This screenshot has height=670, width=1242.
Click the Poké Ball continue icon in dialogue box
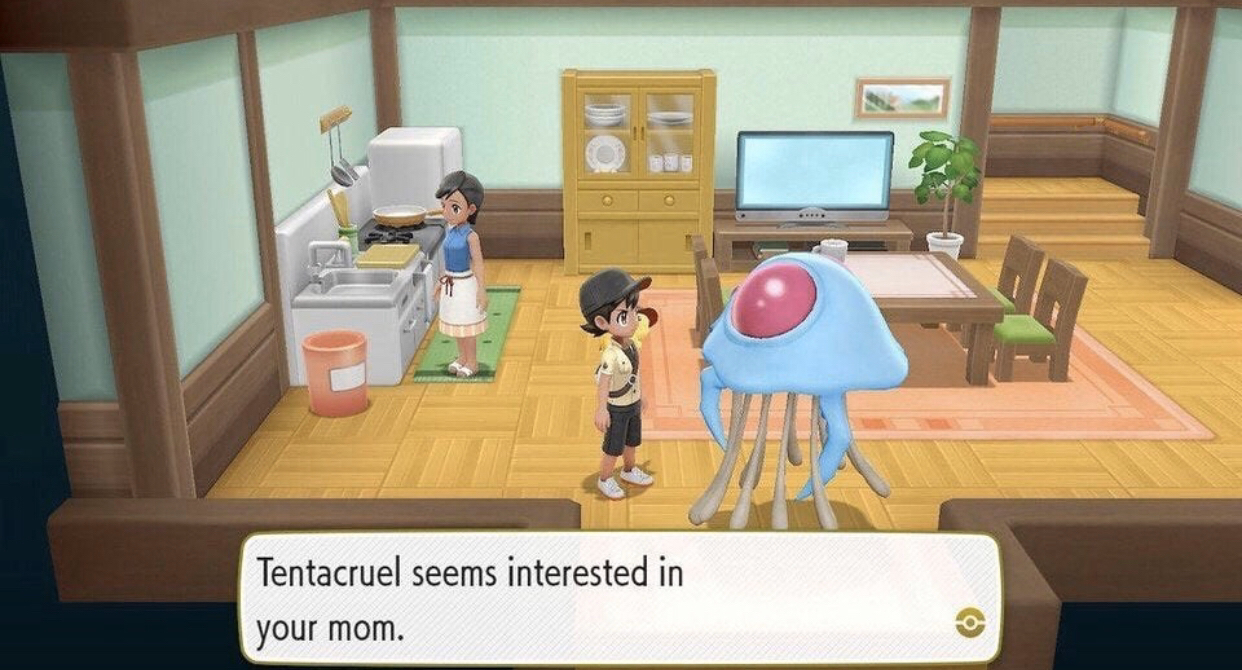coord(969,623)
